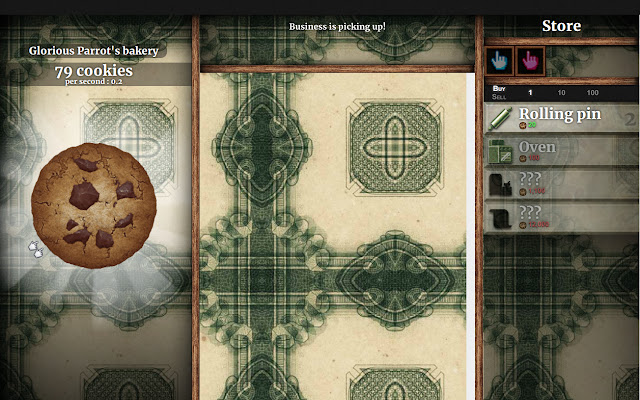640x400 pixels.
Task: Switch store to Buy mode
Action: (499, 88)
